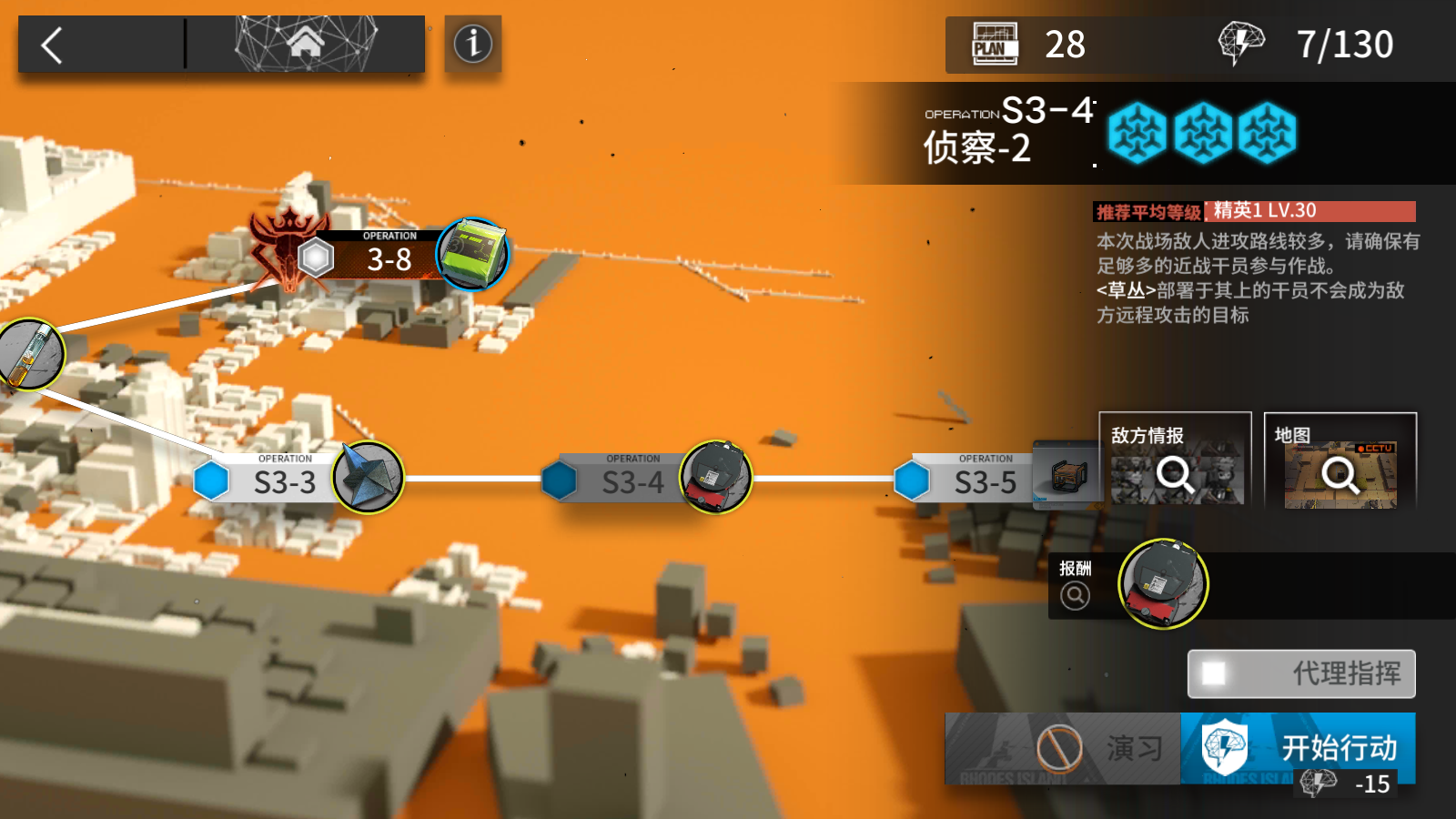Click the practice (演习) button
This screenshot has height=819, width=1456.
click(1062, 748)
